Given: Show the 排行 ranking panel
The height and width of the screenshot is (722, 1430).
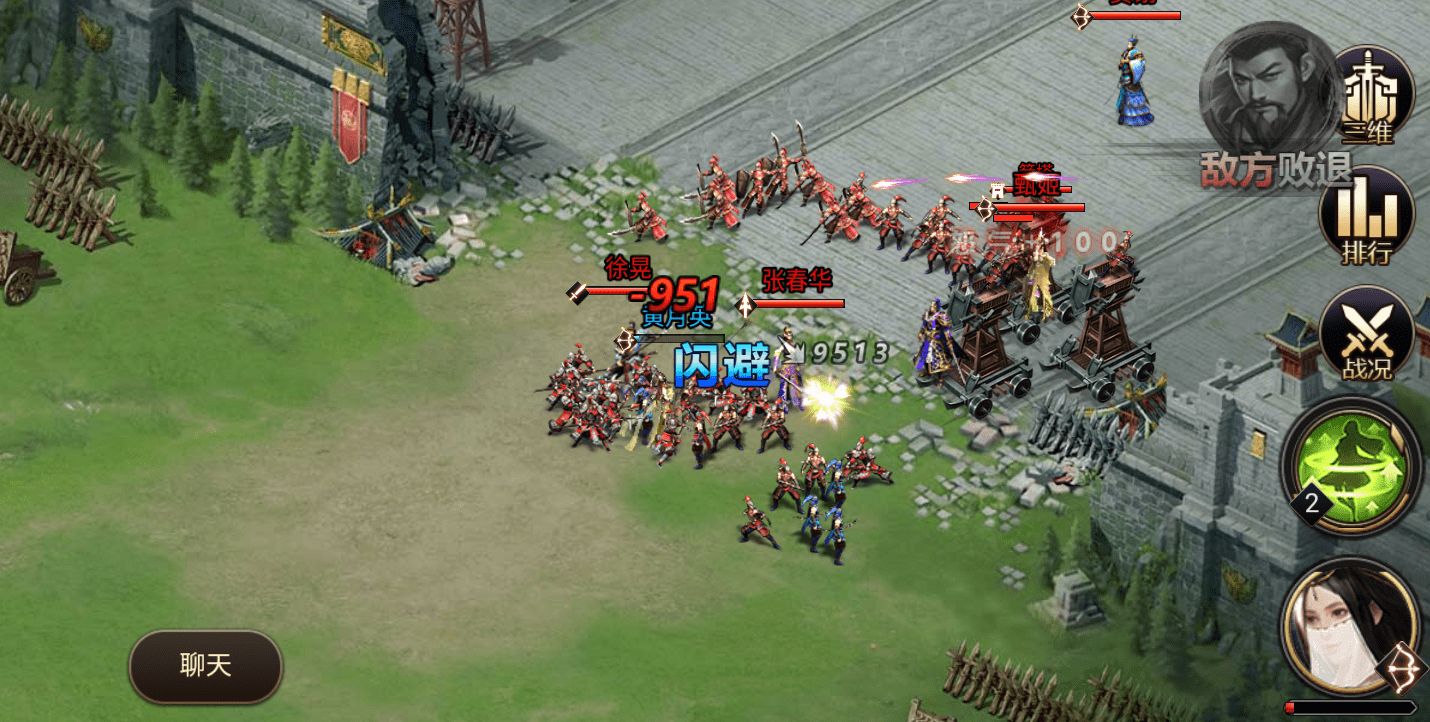Looking at the screenshot, I should 1366,218.
